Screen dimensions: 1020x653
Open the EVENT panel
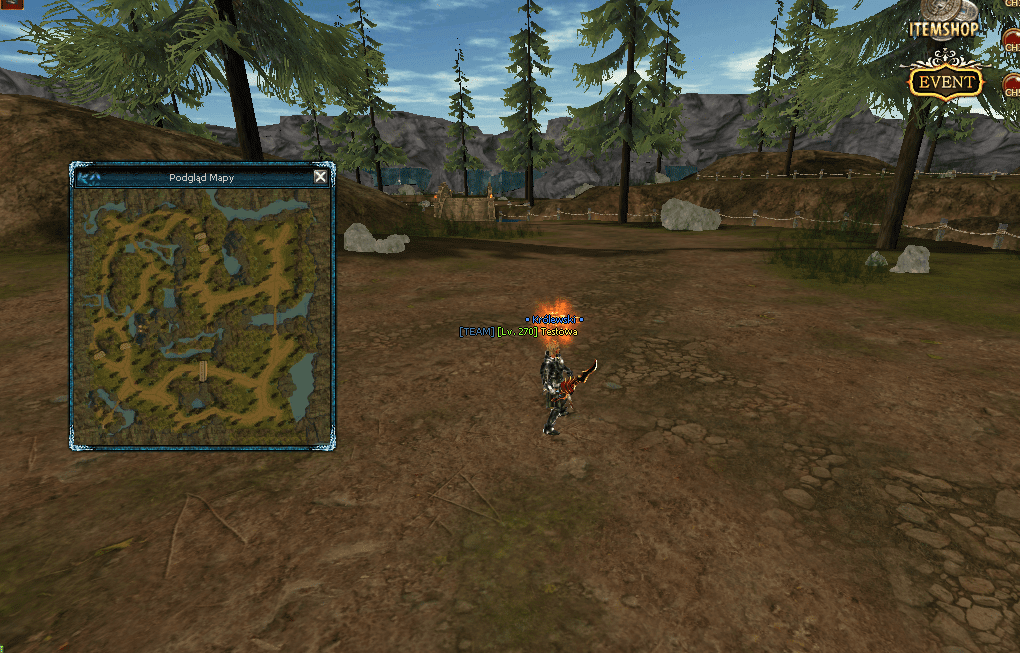pos(946,82)
